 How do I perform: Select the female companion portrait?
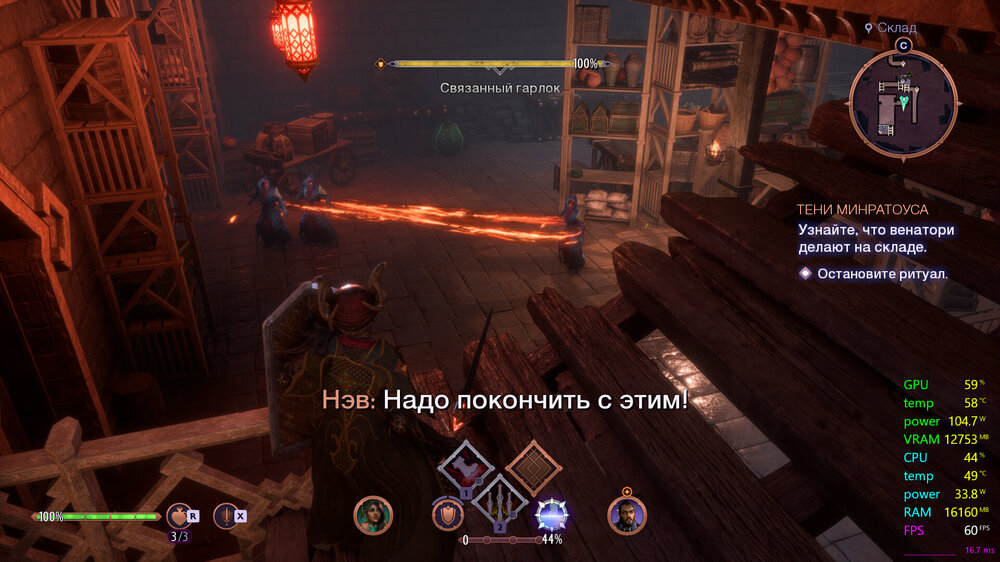(x=373, y=515)
